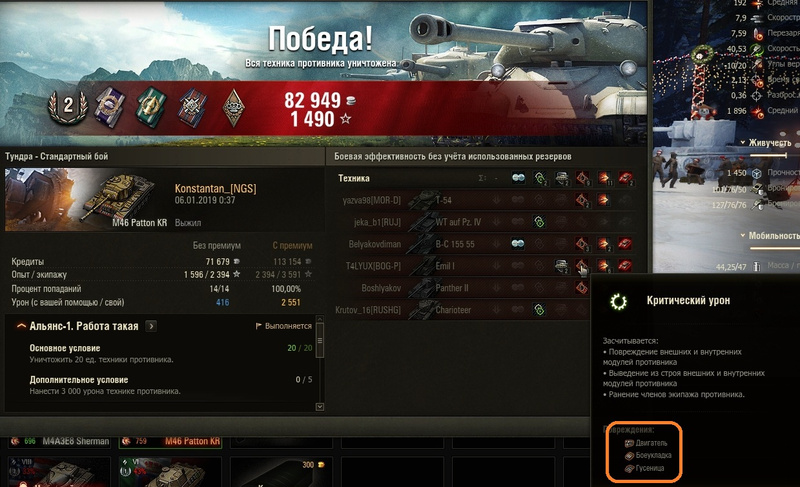Image resolution: width=800 pixels, height=487 pixels.
Task: Click the spotting binoculars column header icon
Action: click(x=518, y=178)
